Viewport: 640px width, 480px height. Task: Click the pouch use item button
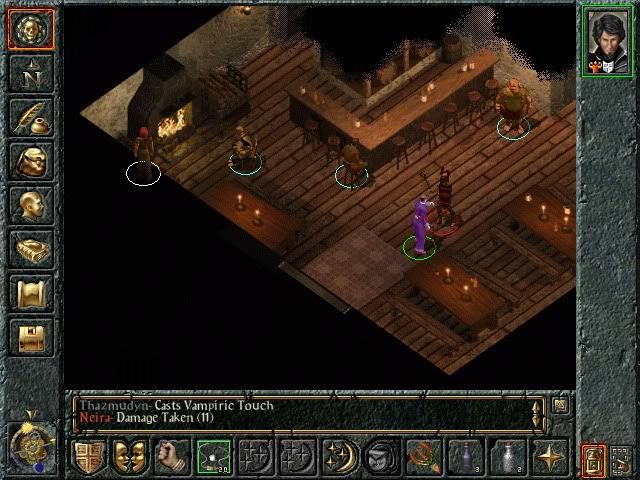coord(379,456)
